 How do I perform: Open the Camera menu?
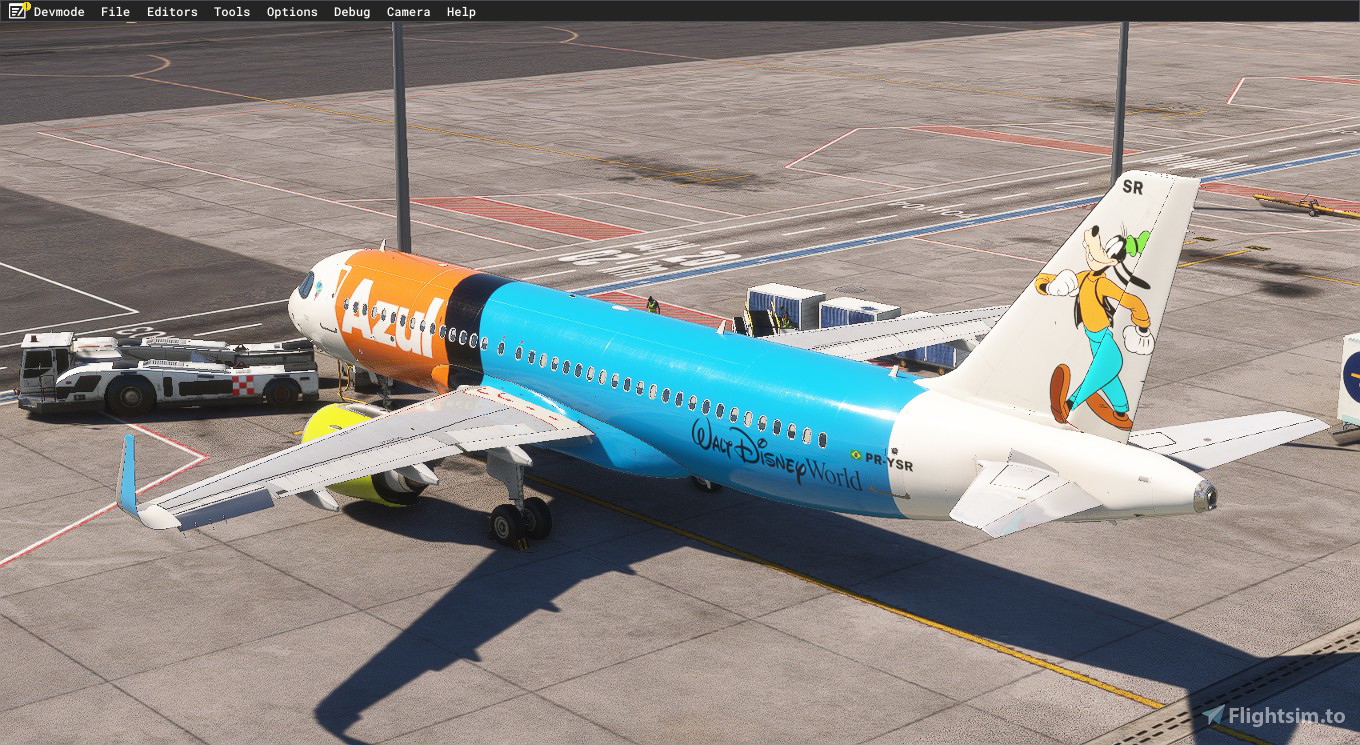pos(408,11)
